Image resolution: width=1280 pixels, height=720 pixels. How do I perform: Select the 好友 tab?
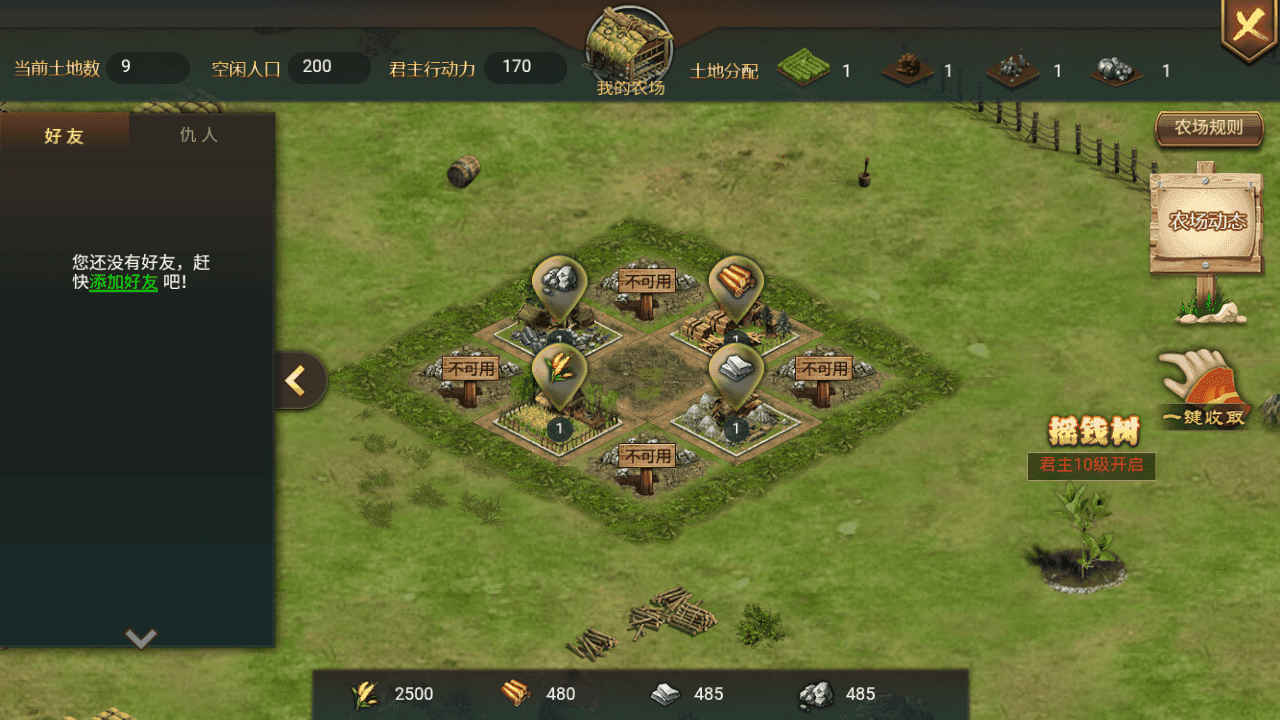[64, 136]
